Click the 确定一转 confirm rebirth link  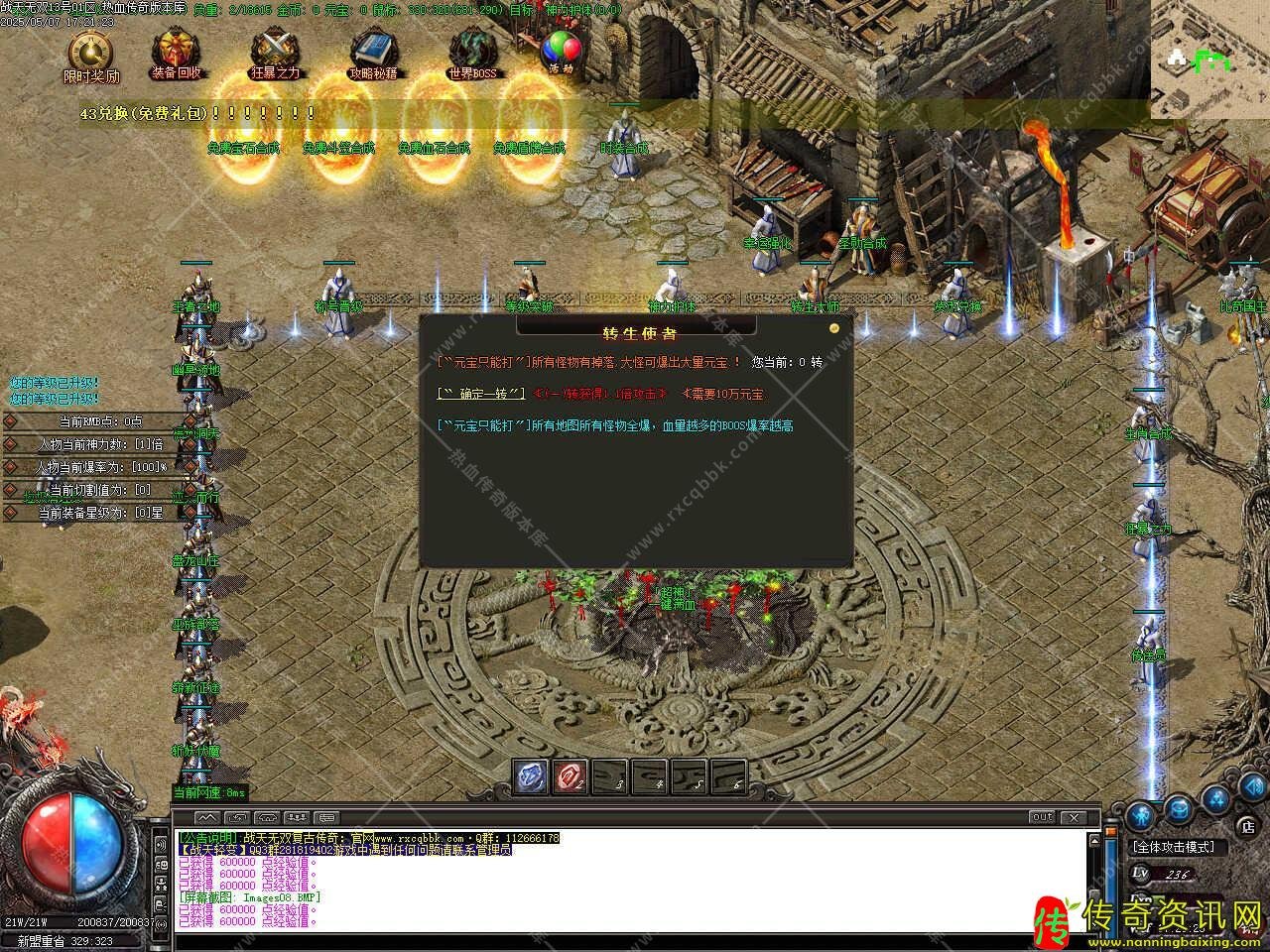click(481, 394)
